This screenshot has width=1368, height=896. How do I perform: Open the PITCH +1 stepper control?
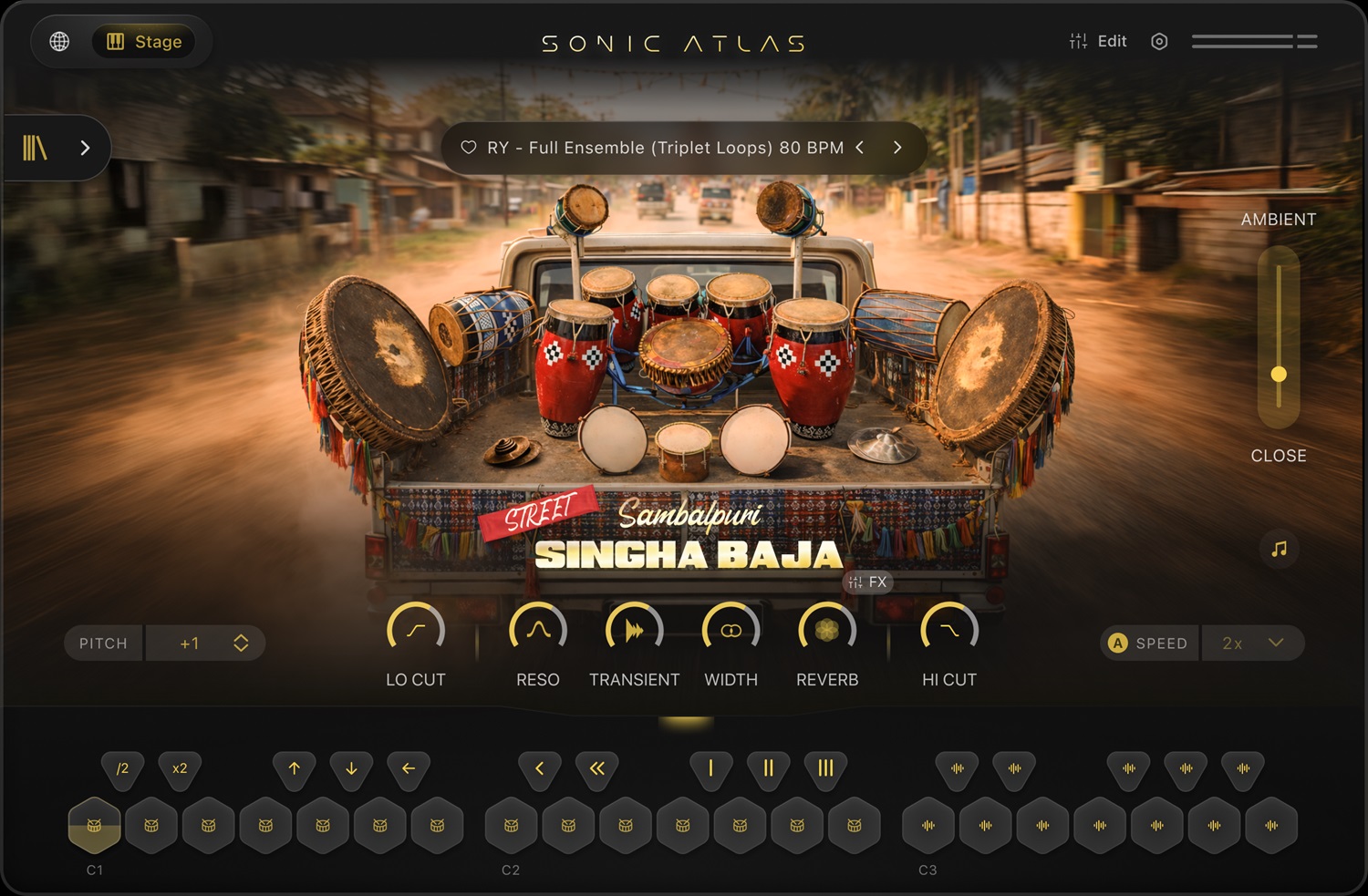[x=206, y=643]
